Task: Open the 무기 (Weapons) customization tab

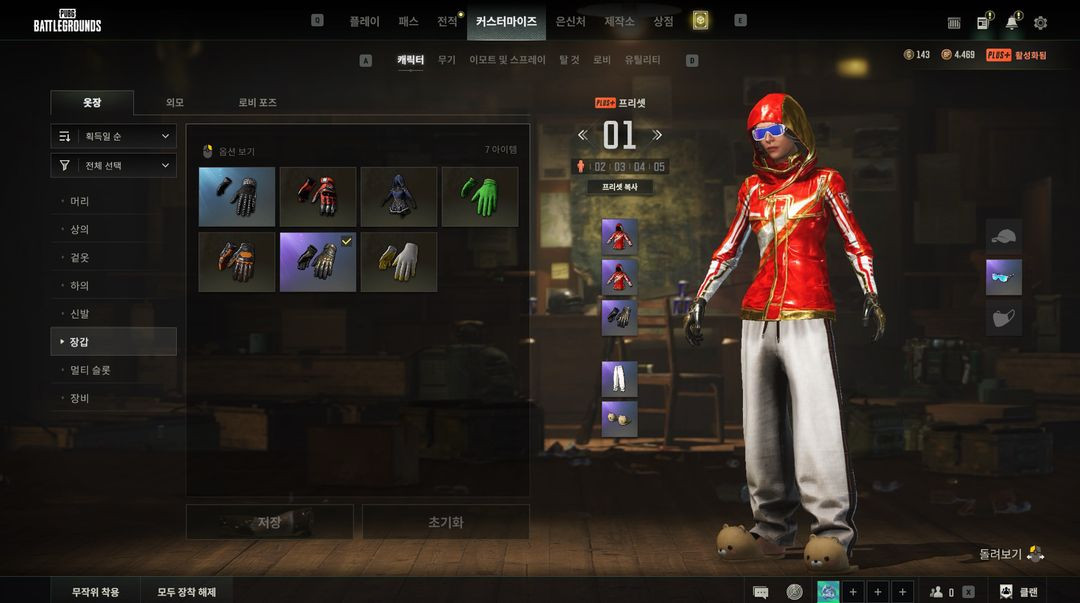Action: pyautogui.click(x=446, y=60)
